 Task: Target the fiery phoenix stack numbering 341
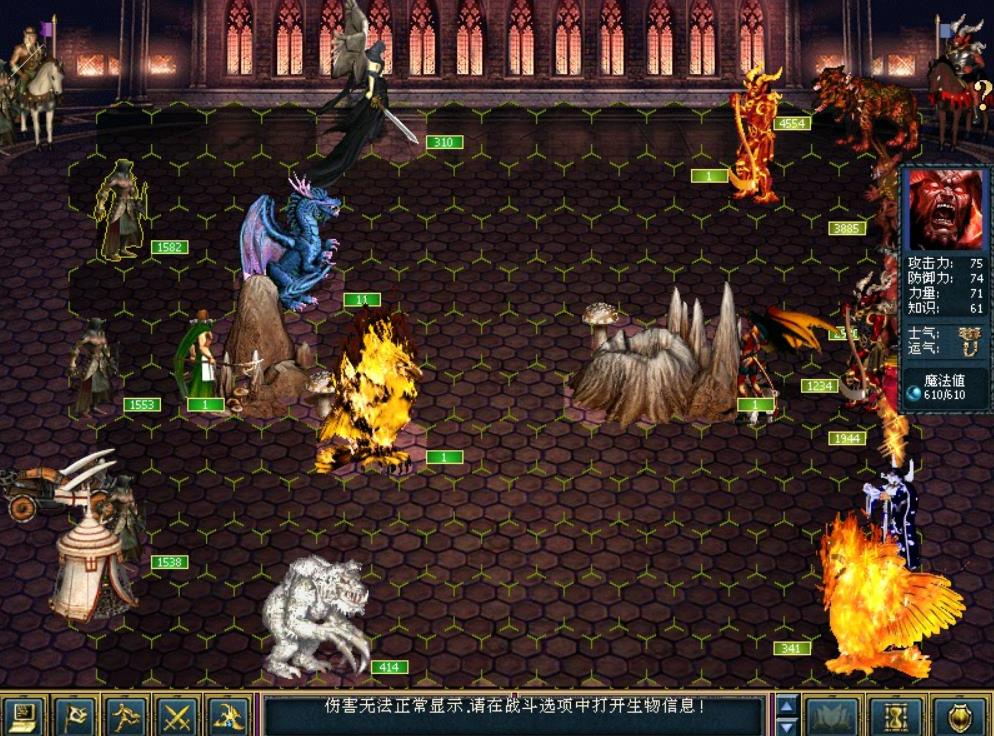click(x=880, y=600)
